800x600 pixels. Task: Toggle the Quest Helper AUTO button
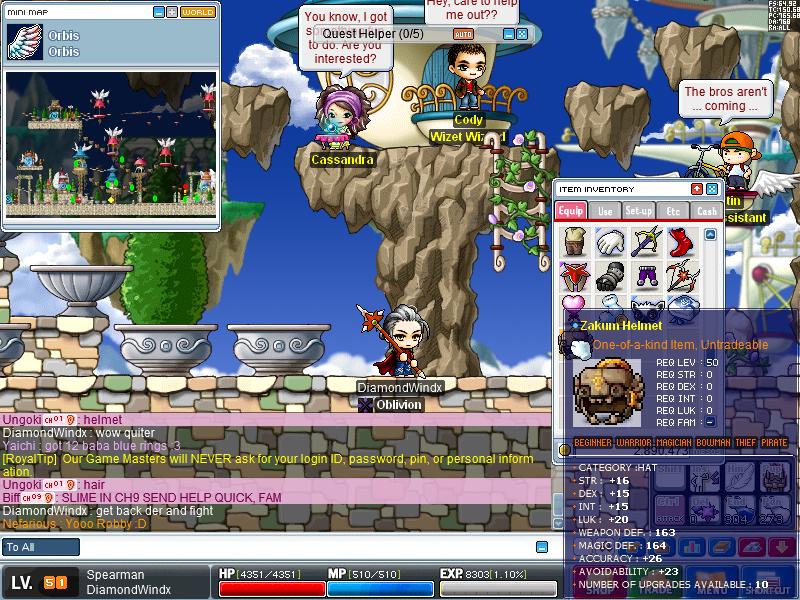[x=463, y=34]
